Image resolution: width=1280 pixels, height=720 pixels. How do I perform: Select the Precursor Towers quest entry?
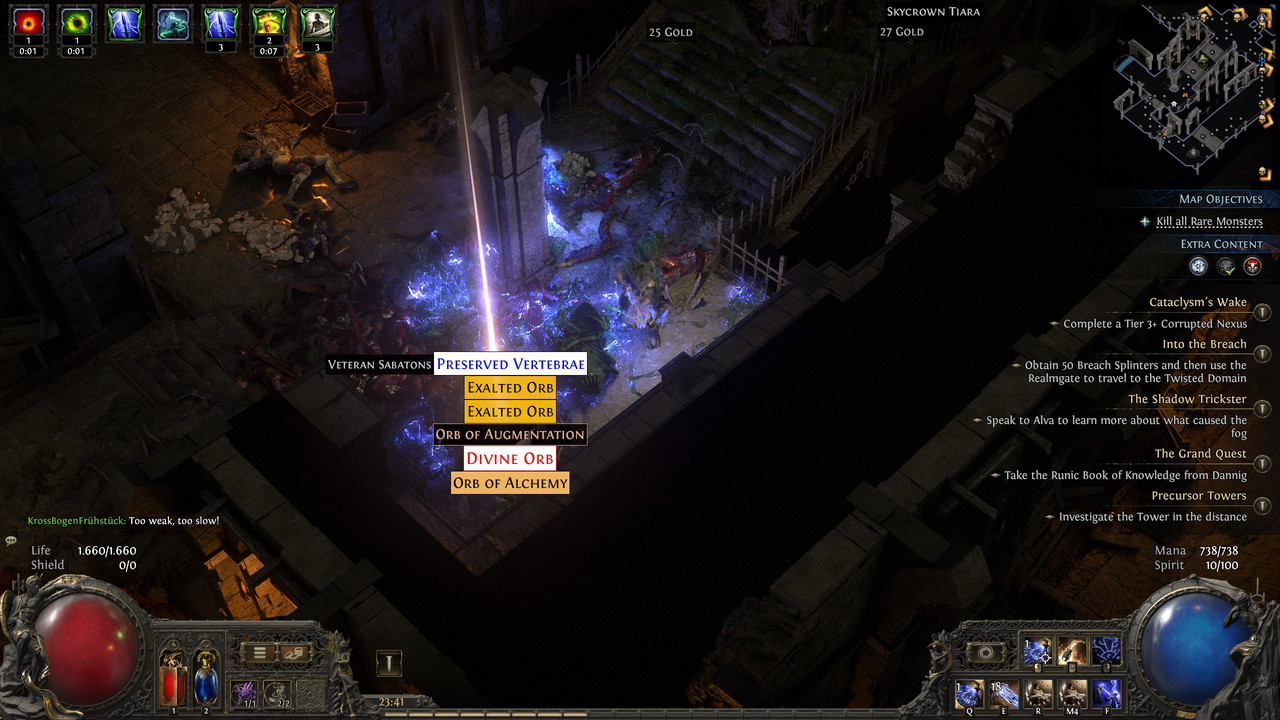pyautogui.click(x=1198, y=496)
